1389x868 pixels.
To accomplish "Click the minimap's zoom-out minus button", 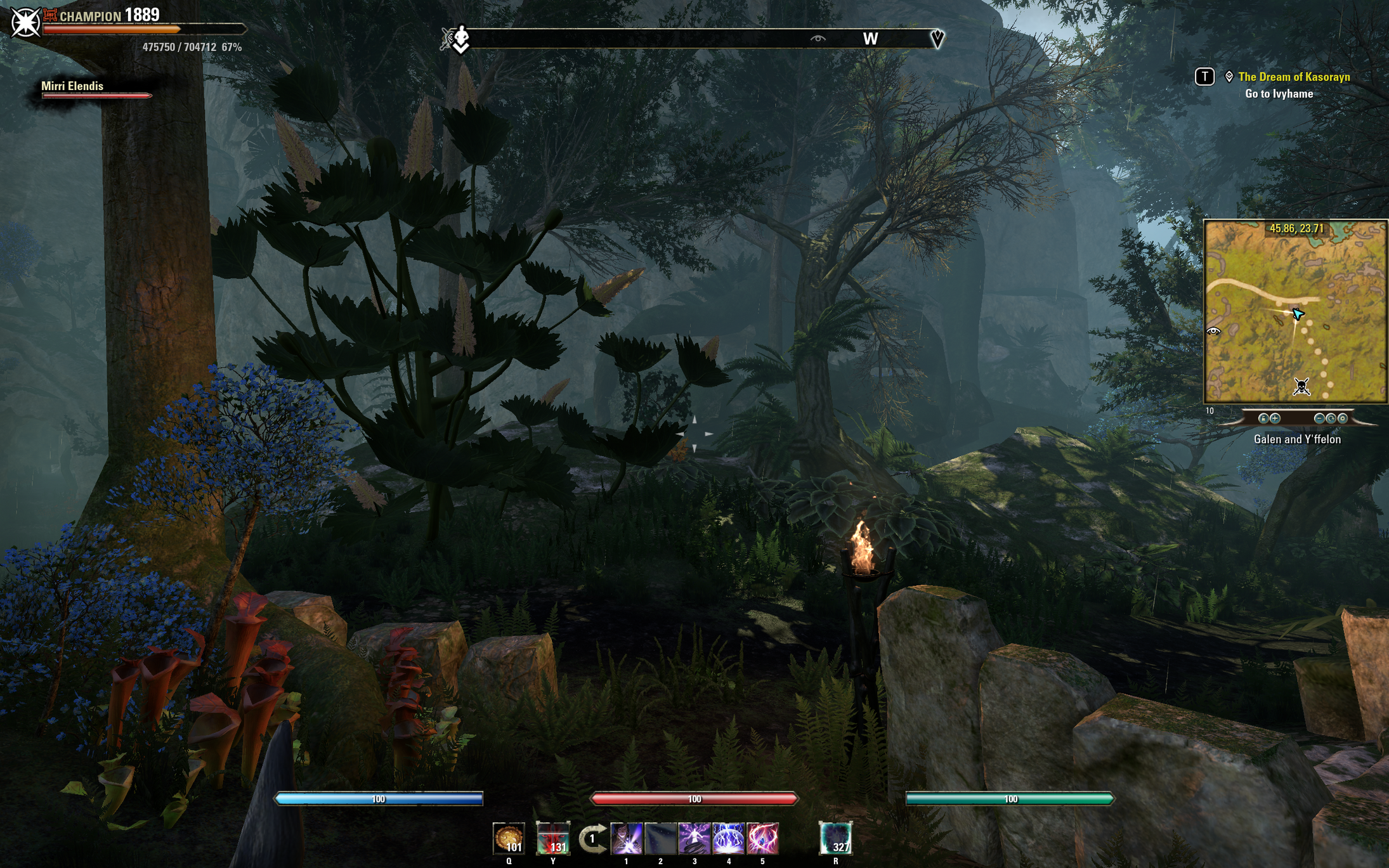I will tap(1319, 418).
